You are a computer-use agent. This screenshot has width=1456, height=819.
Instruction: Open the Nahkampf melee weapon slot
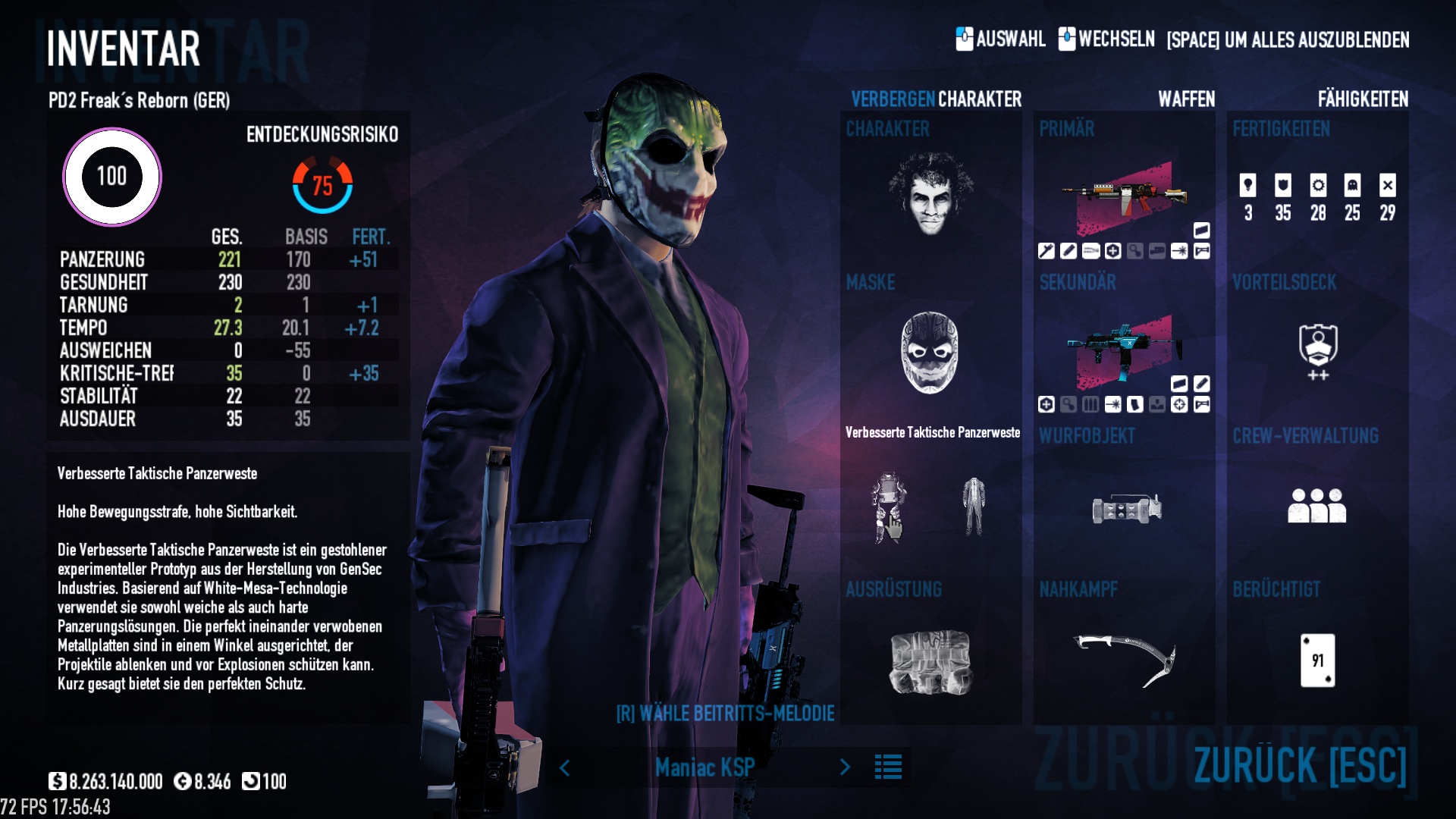(x=1125, y=660)
